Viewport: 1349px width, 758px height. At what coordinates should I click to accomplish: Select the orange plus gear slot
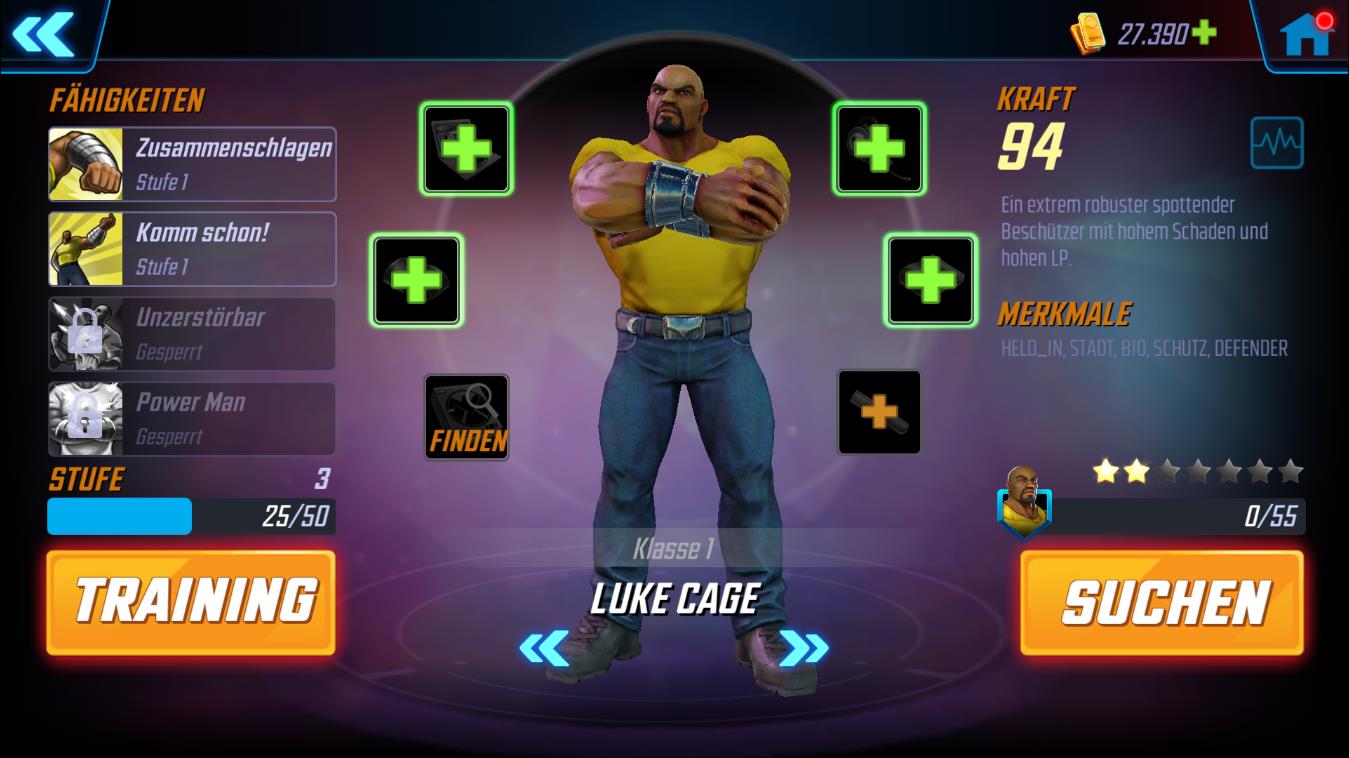[x=878, y=410]
